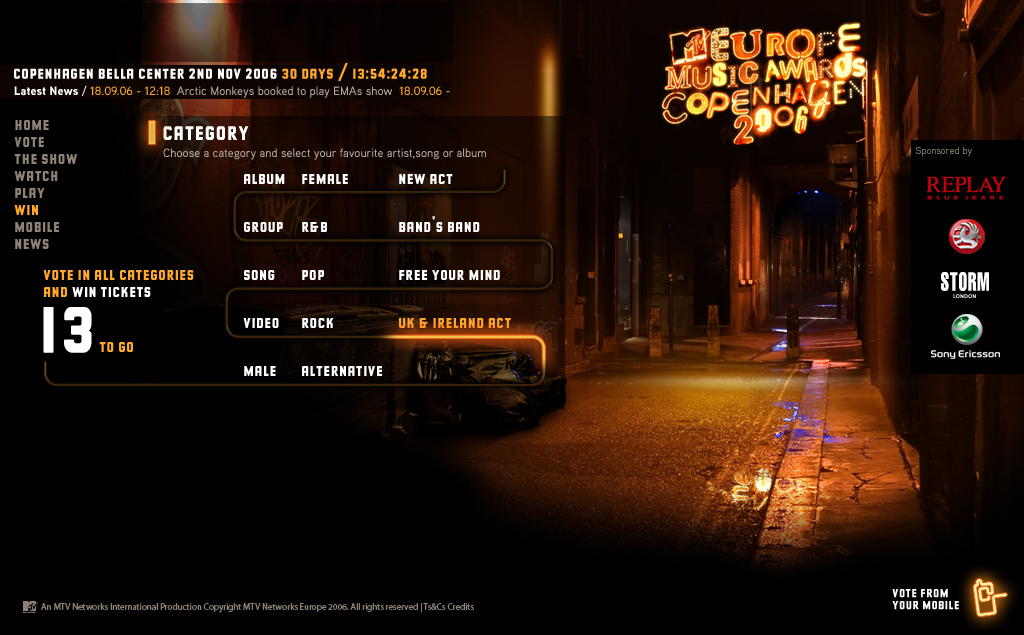Pick the Alternative category

point(342,372)
